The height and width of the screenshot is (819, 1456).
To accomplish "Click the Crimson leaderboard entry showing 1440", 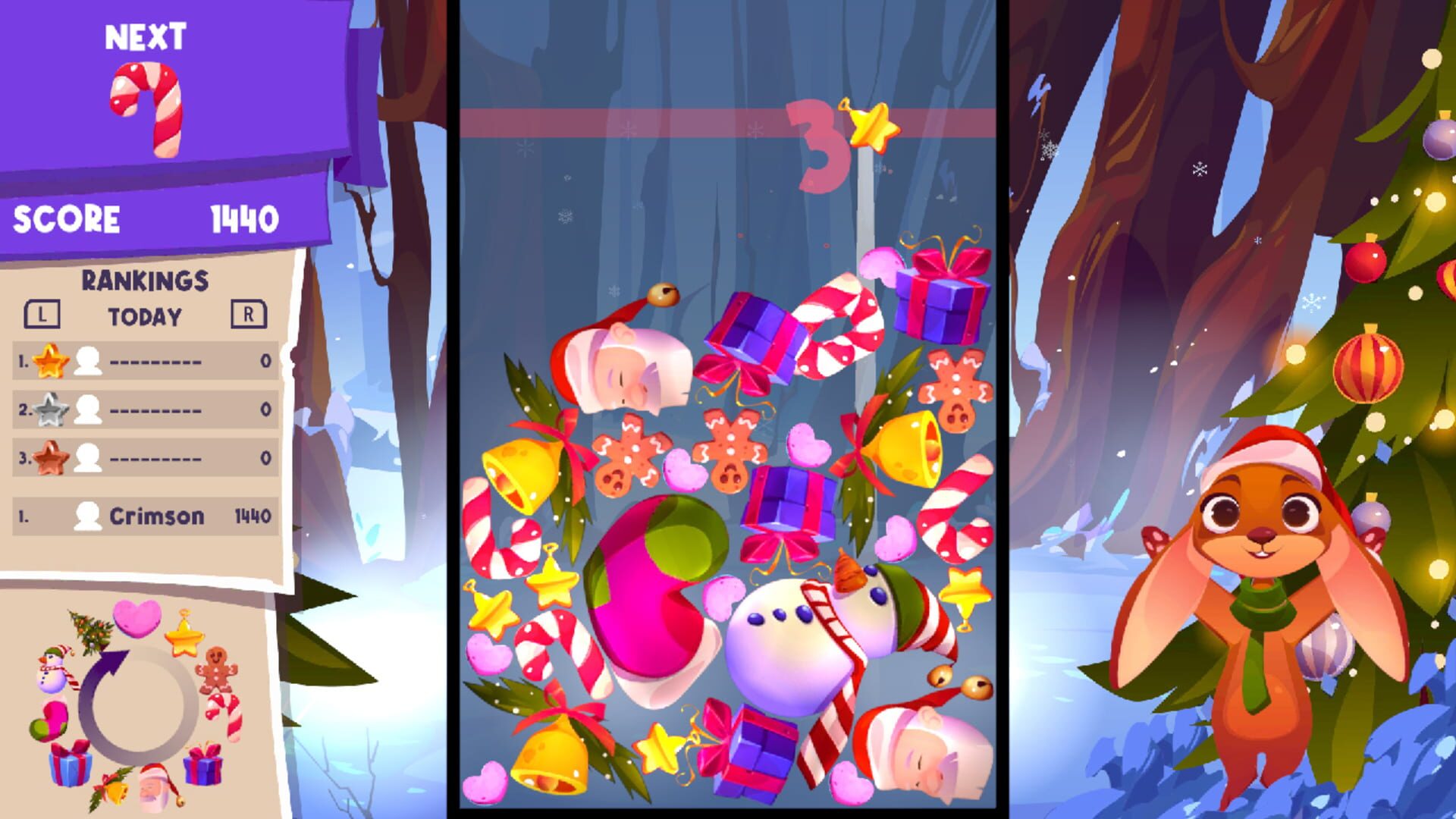I will (146, 516).
